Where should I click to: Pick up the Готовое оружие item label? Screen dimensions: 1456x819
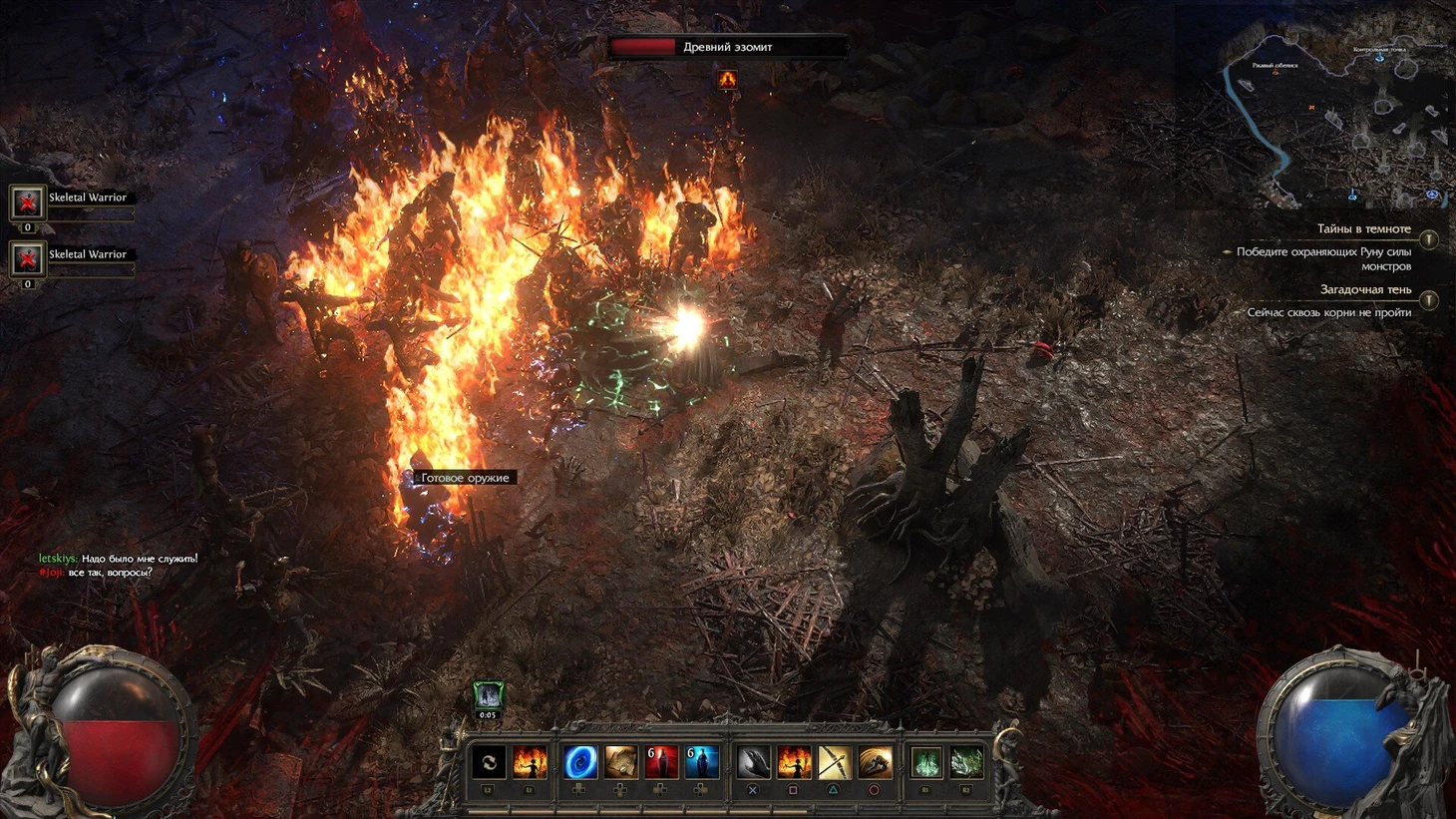pos(465,478)
